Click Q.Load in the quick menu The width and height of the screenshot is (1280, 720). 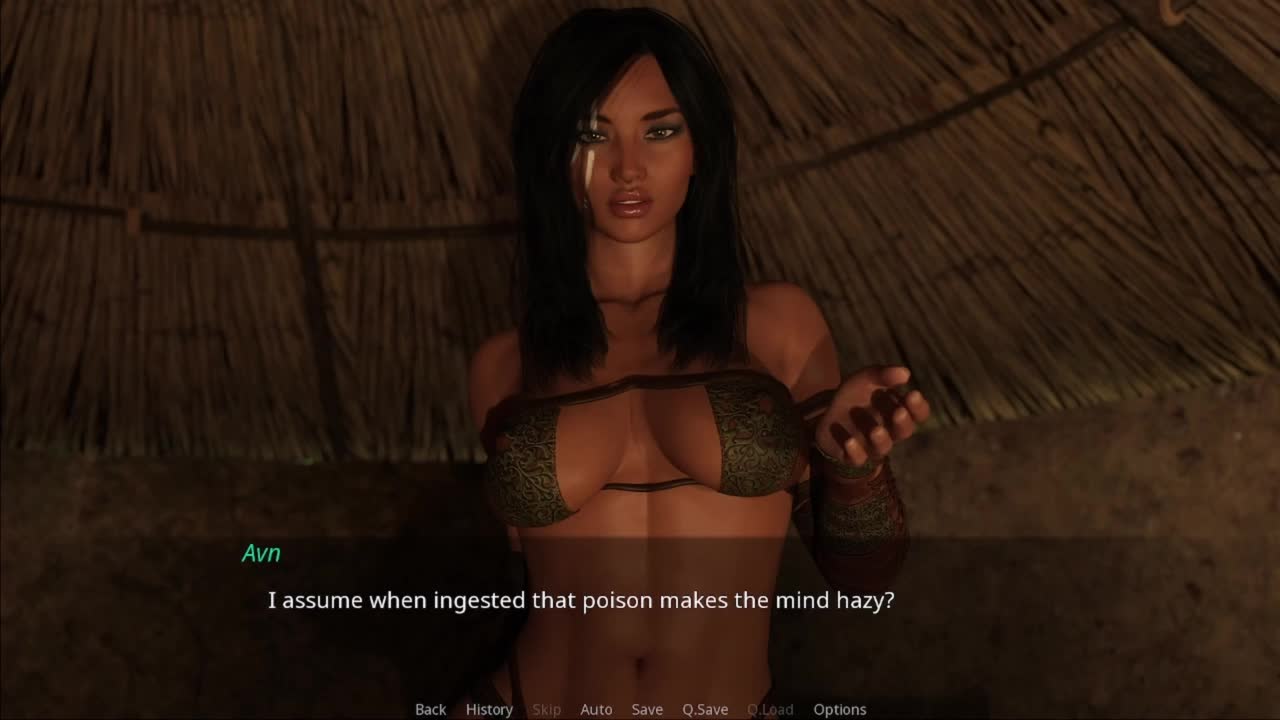coord(770,709)
